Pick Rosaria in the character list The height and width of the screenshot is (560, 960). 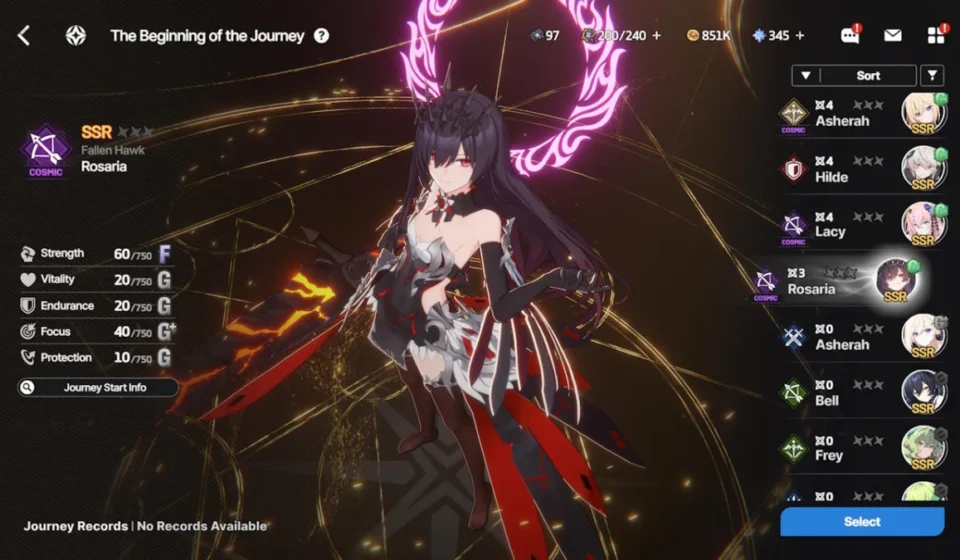click(842, 281)
